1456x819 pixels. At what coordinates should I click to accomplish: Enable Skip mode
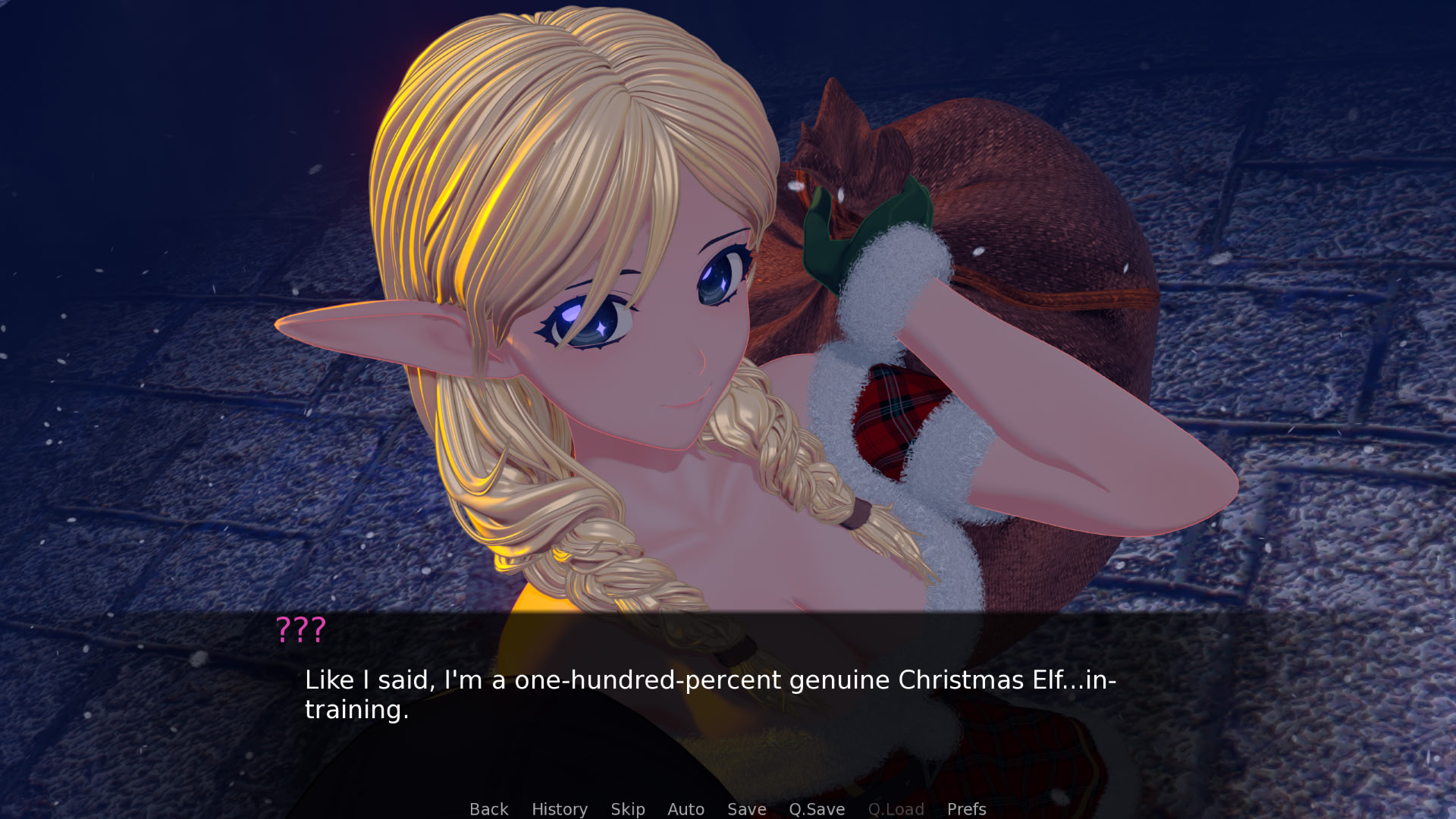click(x=628, y=808)
